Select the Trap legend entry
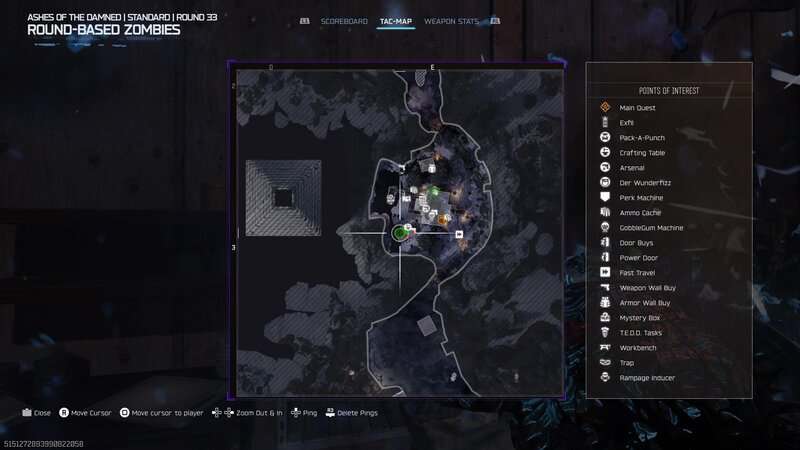The height and width of the screenshot is (450, 800). [x=627, y=362]
